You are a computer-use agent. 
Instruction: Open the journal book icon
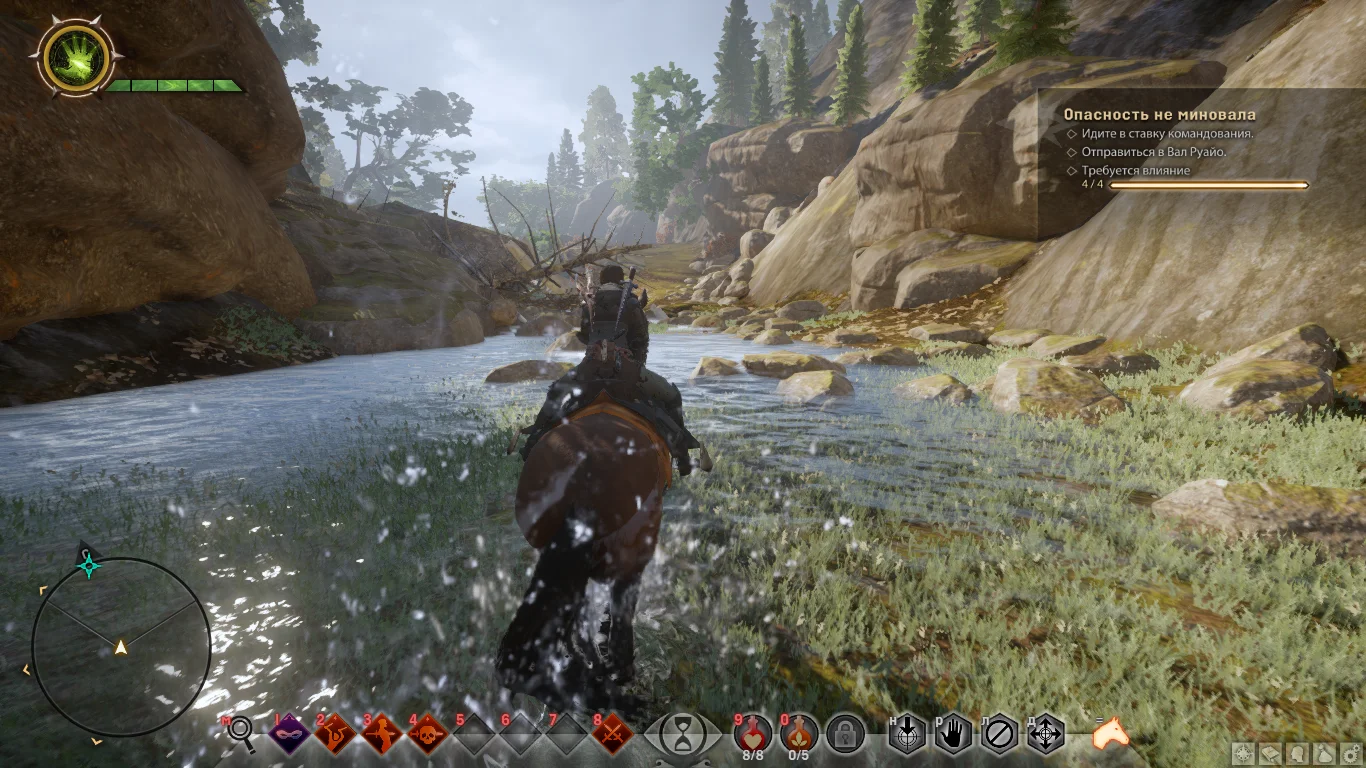click(x=1270, y=754)
